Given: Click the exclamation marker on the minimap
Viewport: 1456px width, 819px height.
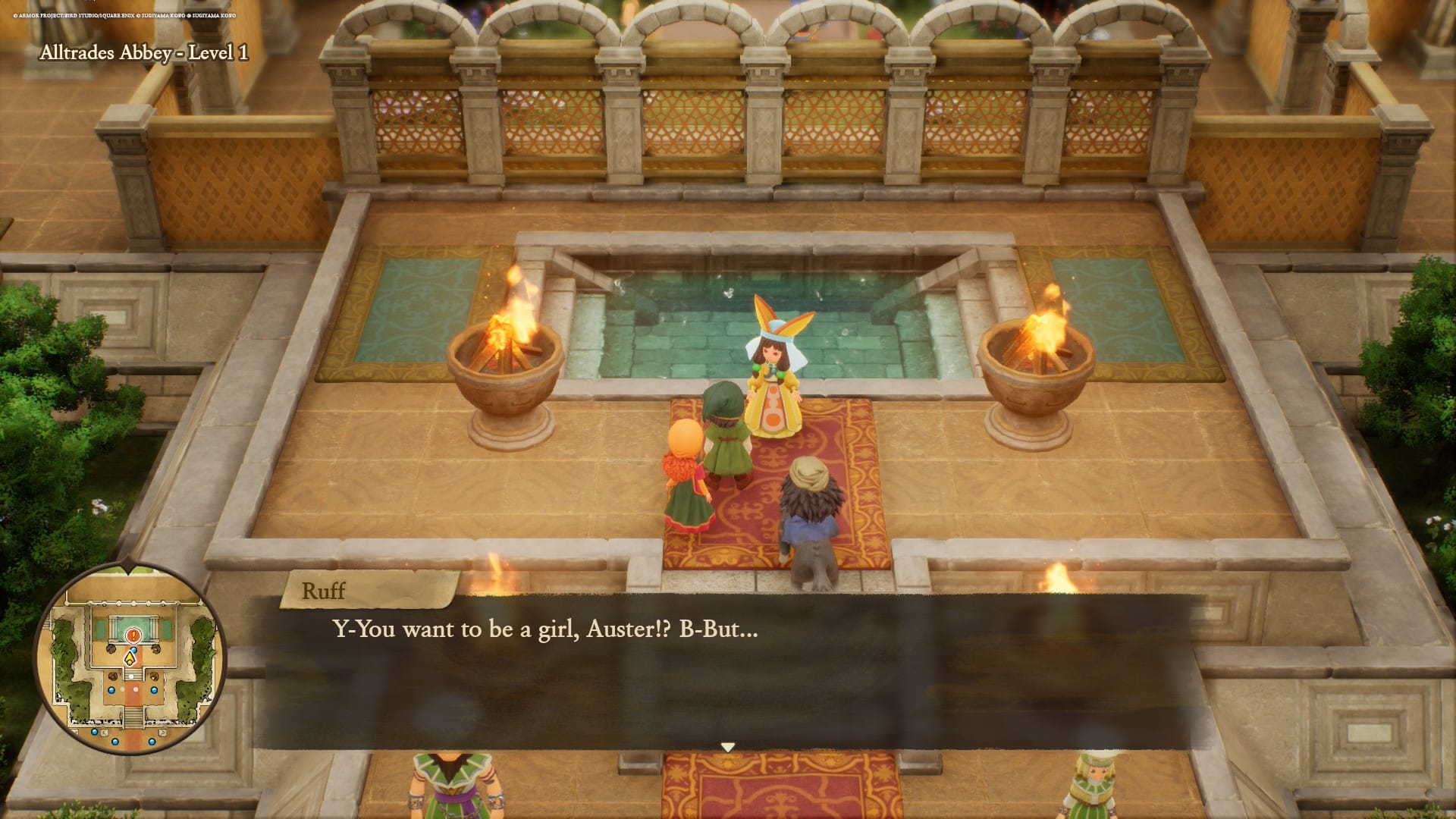Looking at the screenshot, I should [133, 635].
